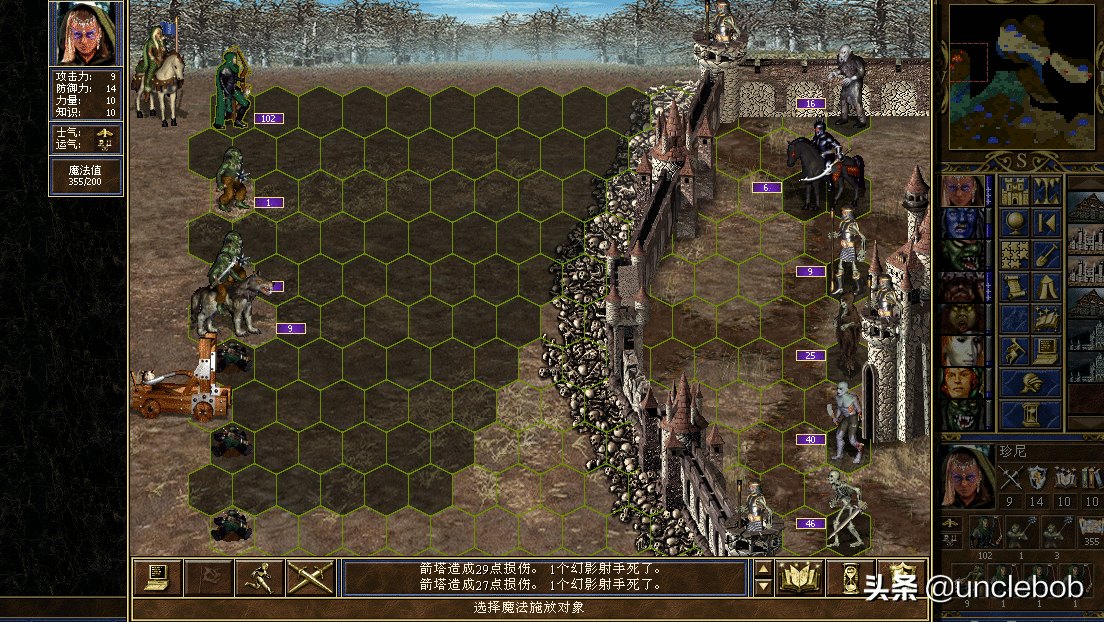The height and width of the screenshot is (622, 1104).
Task: End the turn with the side-panel hourglass button
Action: pyautogui.click(x=1031, y=414)
